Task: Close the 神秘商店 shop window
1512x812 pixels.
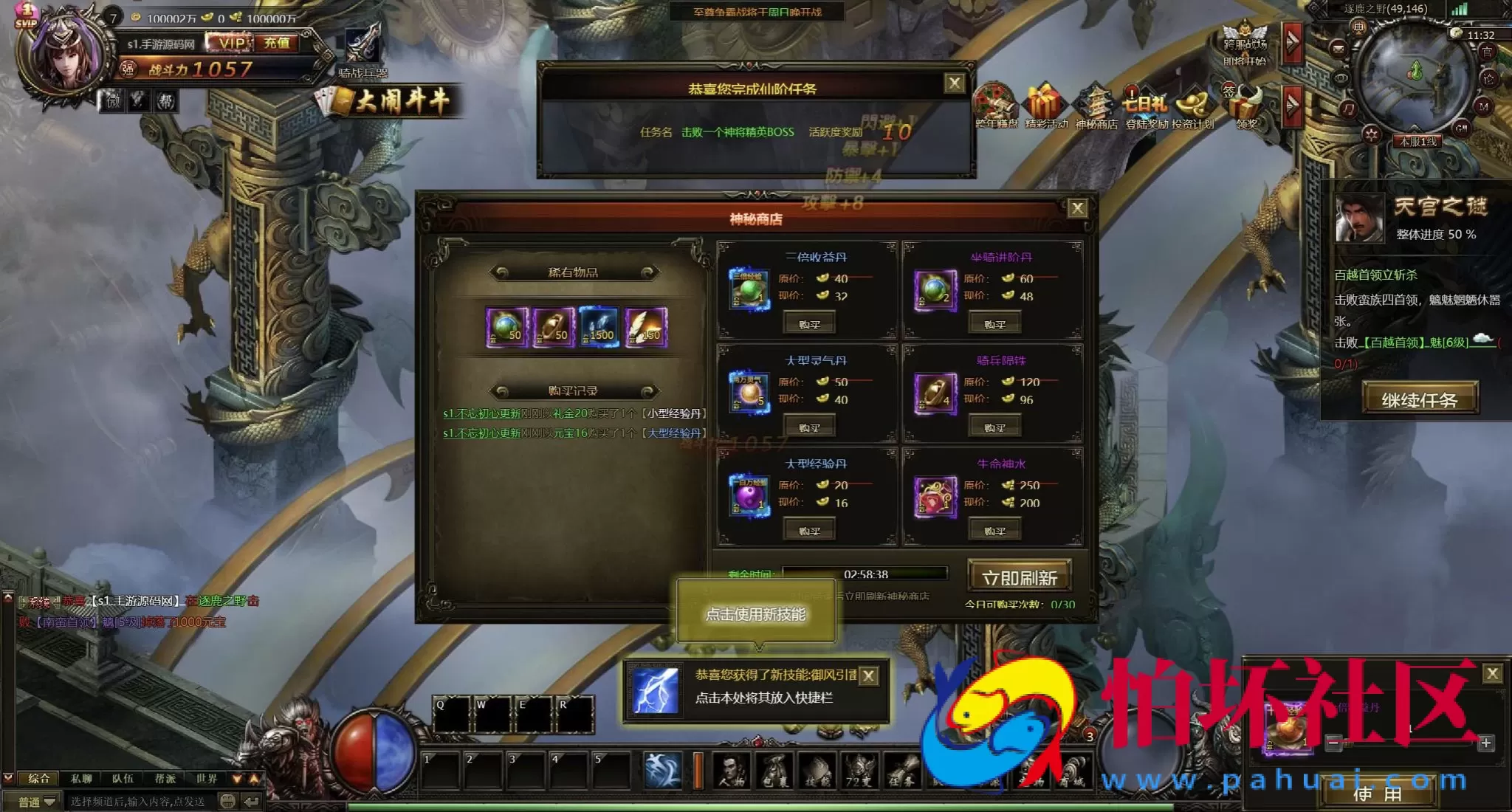Action: pos(1077,209)
